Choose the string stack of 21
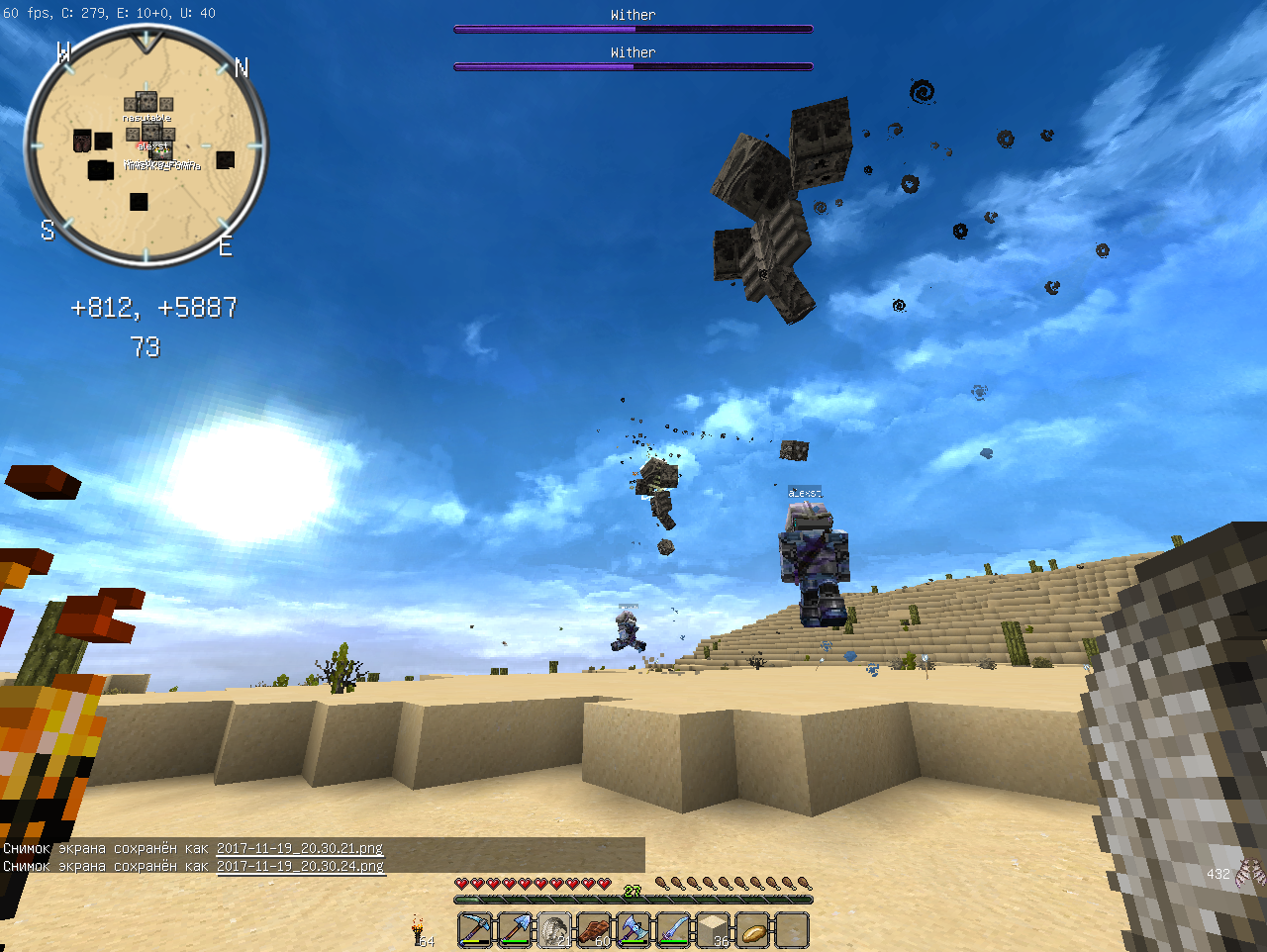The width and height of the screenshot is (1267, 952). pos(554,930)
